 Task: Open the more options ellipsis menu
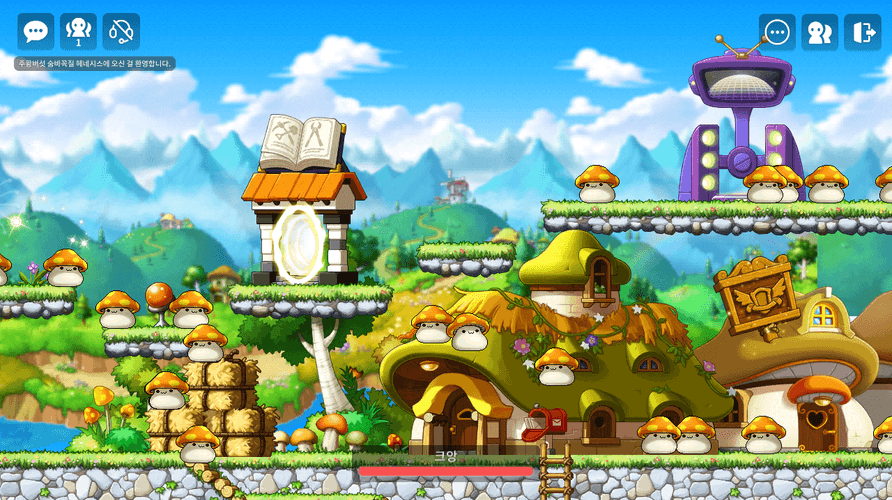777,32
